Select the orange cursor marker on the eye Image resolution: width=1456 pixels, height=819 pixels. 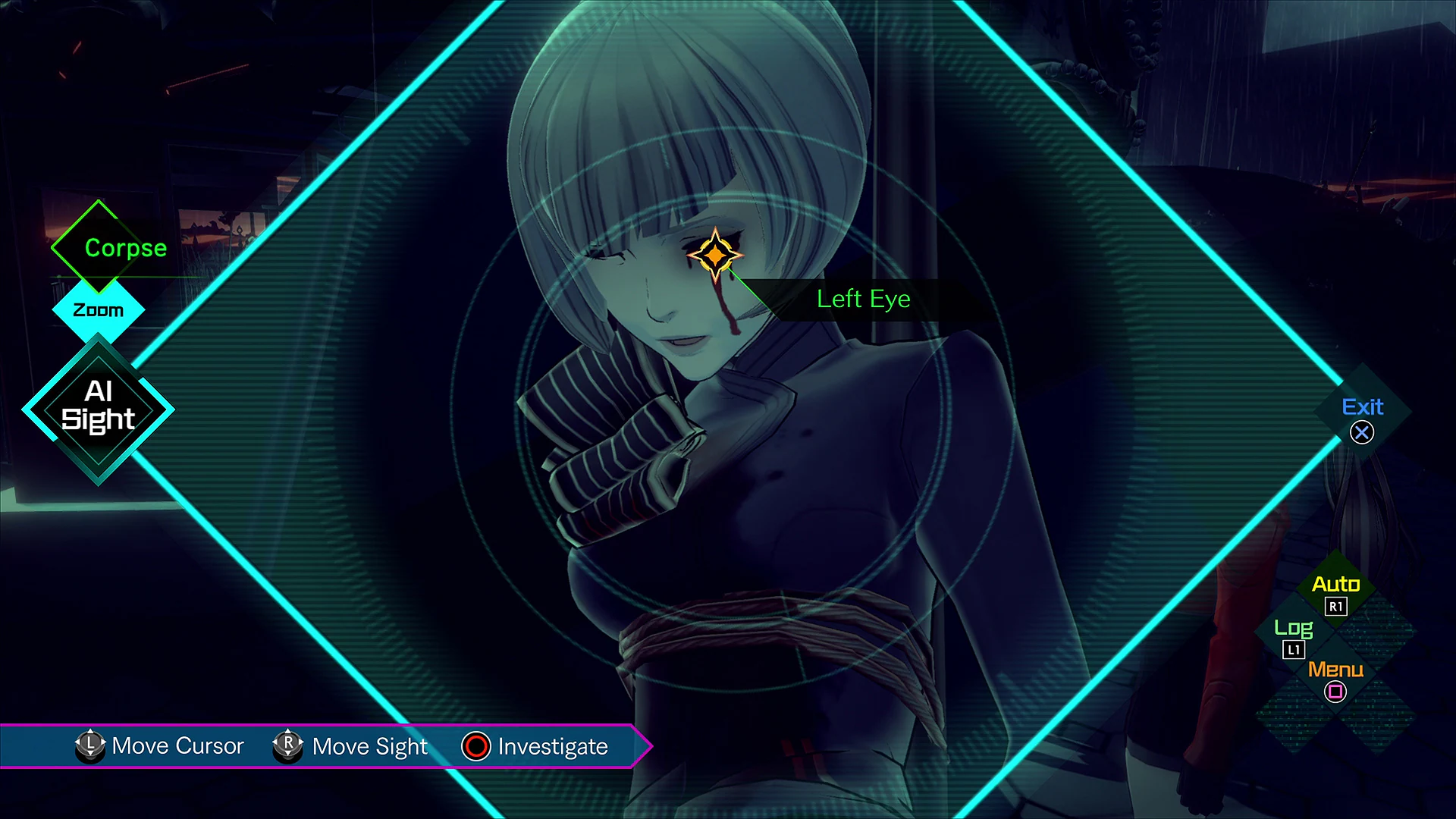click(x=716, y=256)
